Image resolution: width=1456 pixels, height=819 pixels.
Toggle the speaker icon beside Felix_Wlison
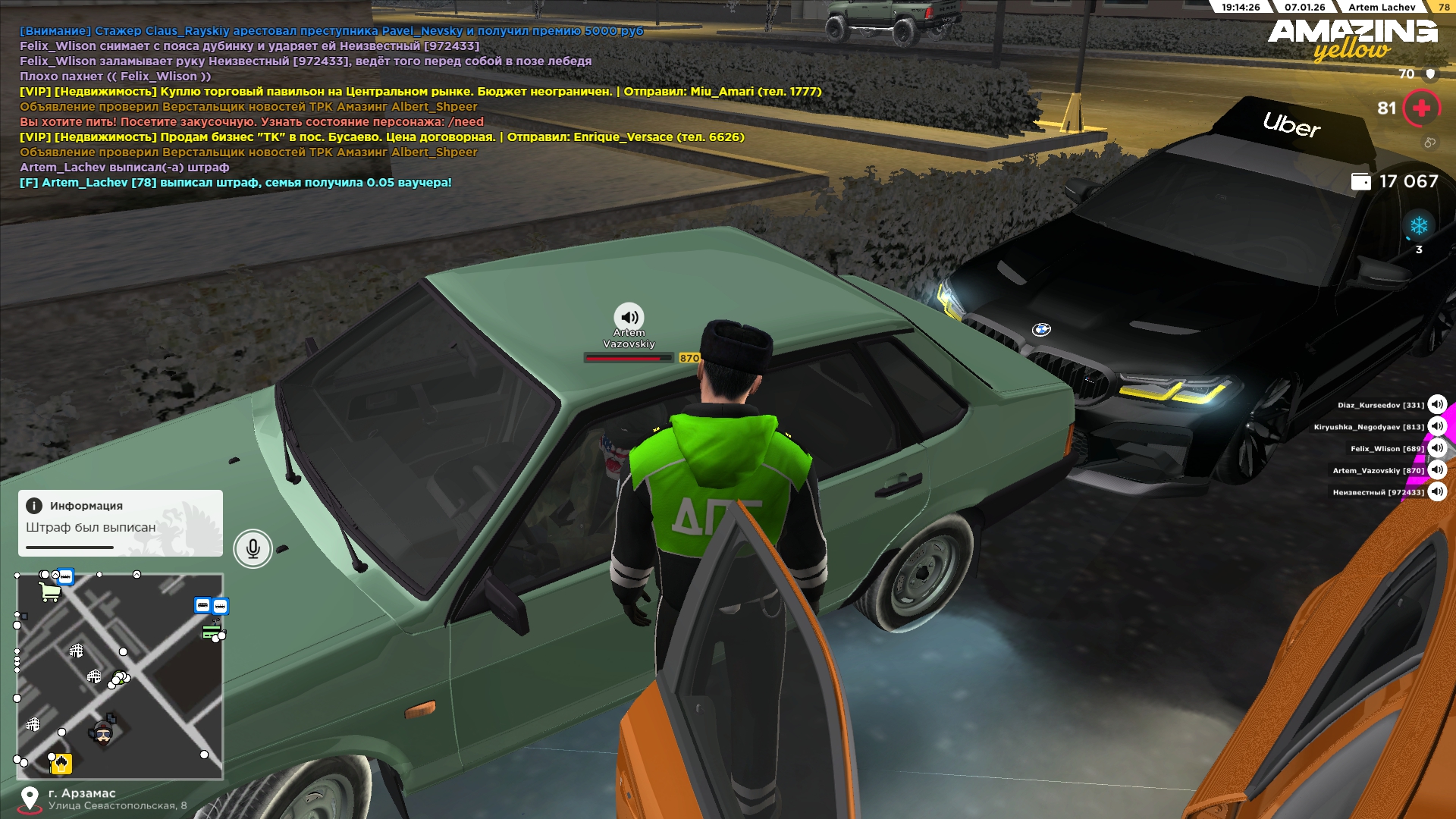tap(1437, 448)
